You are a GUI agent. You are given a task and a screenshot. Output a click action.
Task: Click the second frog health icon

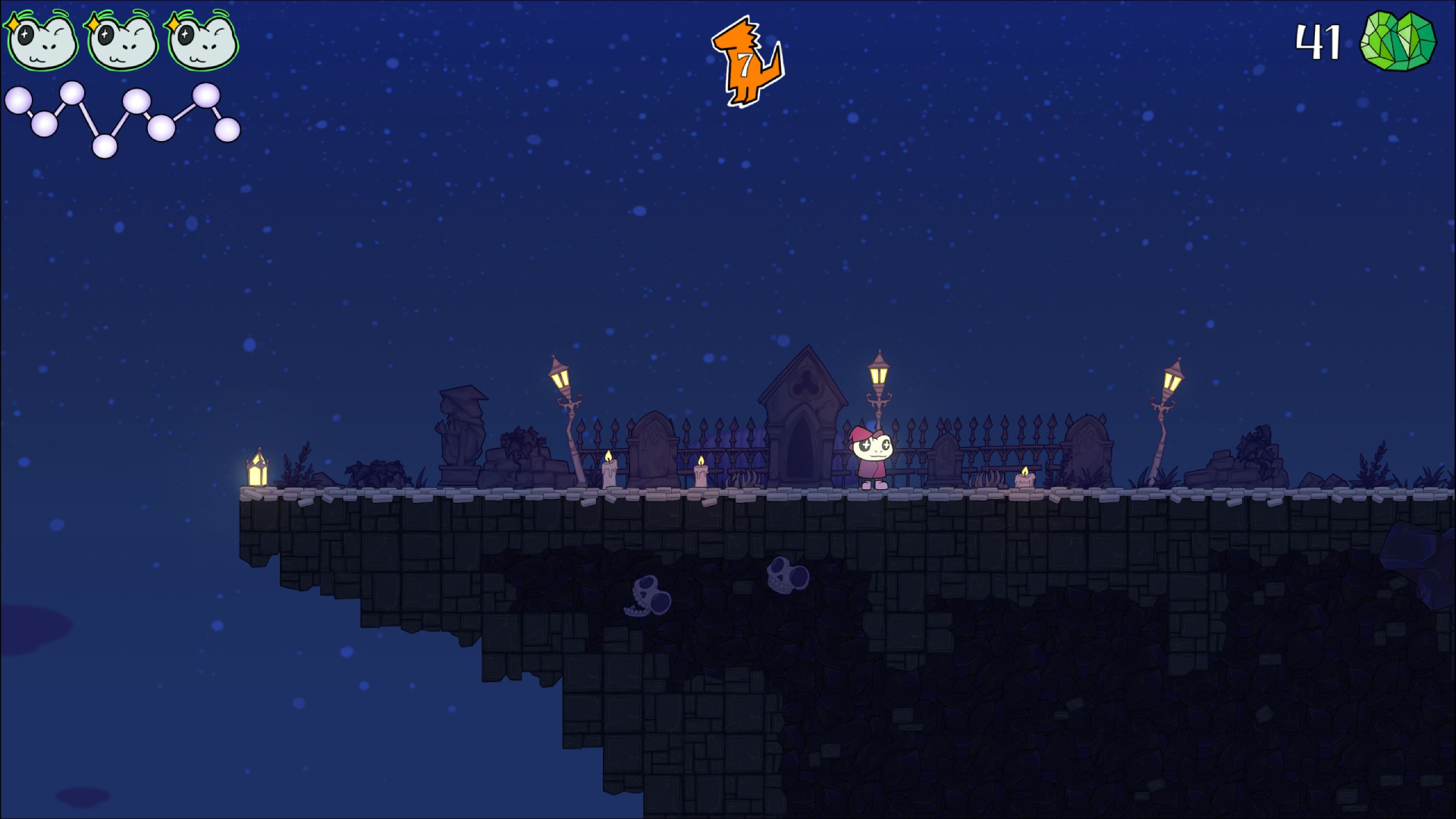click(x=121, y=42)
